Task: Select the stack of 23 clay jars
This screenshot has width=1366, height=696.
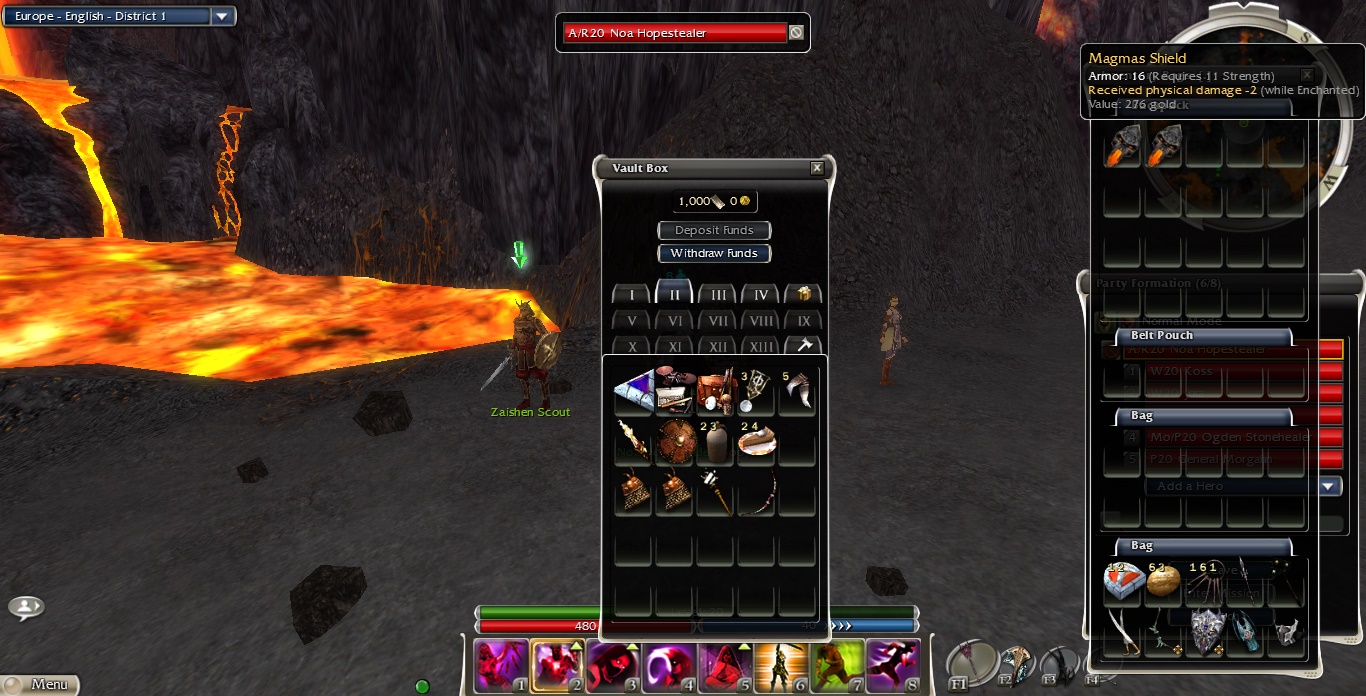Action: [717, 441]
